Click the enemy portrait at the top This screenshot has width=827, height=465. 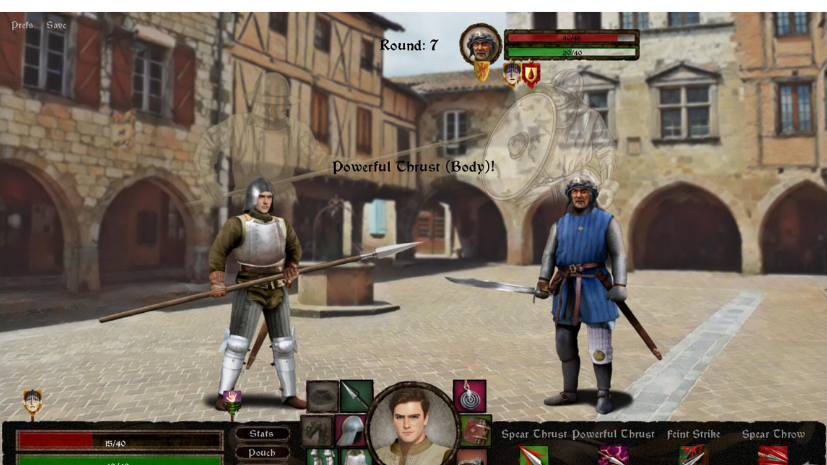(x=481, y=44)
